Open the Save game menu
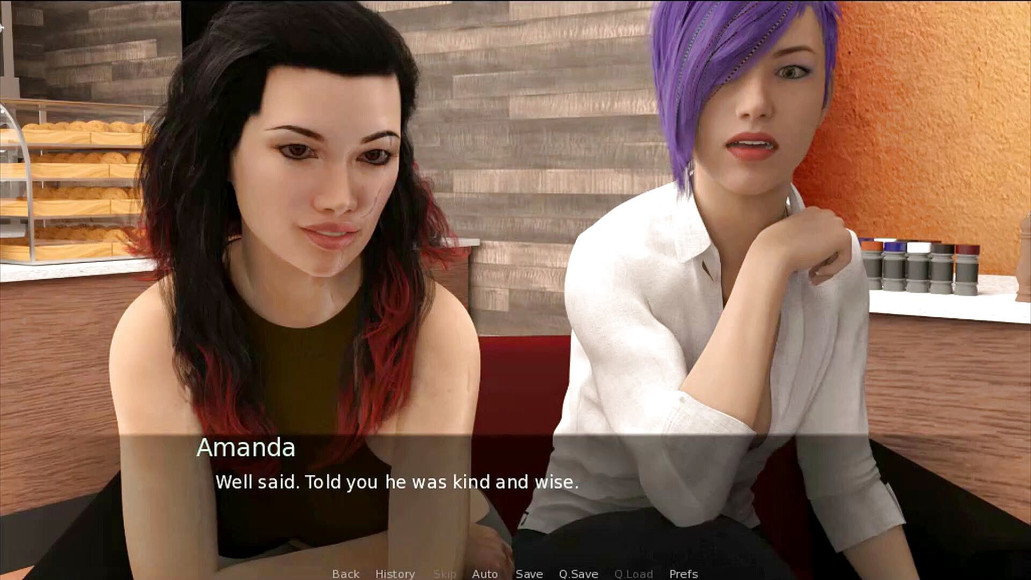Screen dimensions: 1031x580 click(529, 574)
